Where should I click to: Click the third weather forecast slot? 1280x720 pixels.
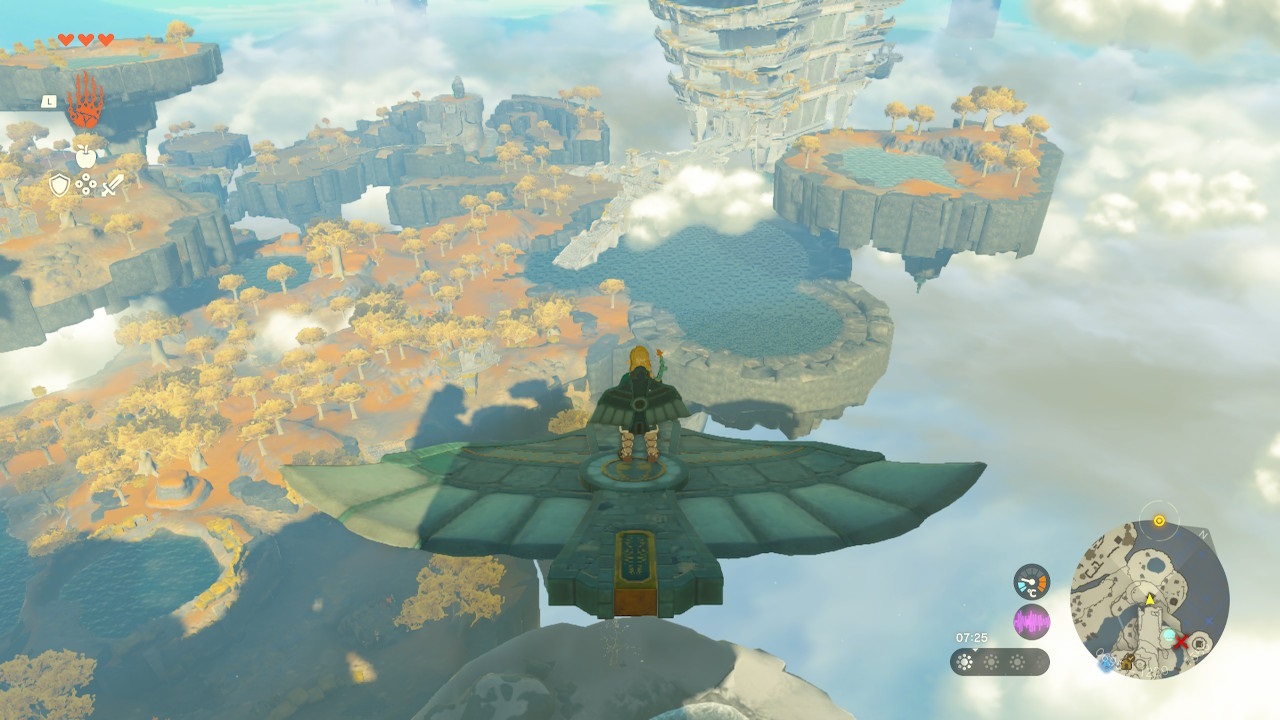[1016, 661]
